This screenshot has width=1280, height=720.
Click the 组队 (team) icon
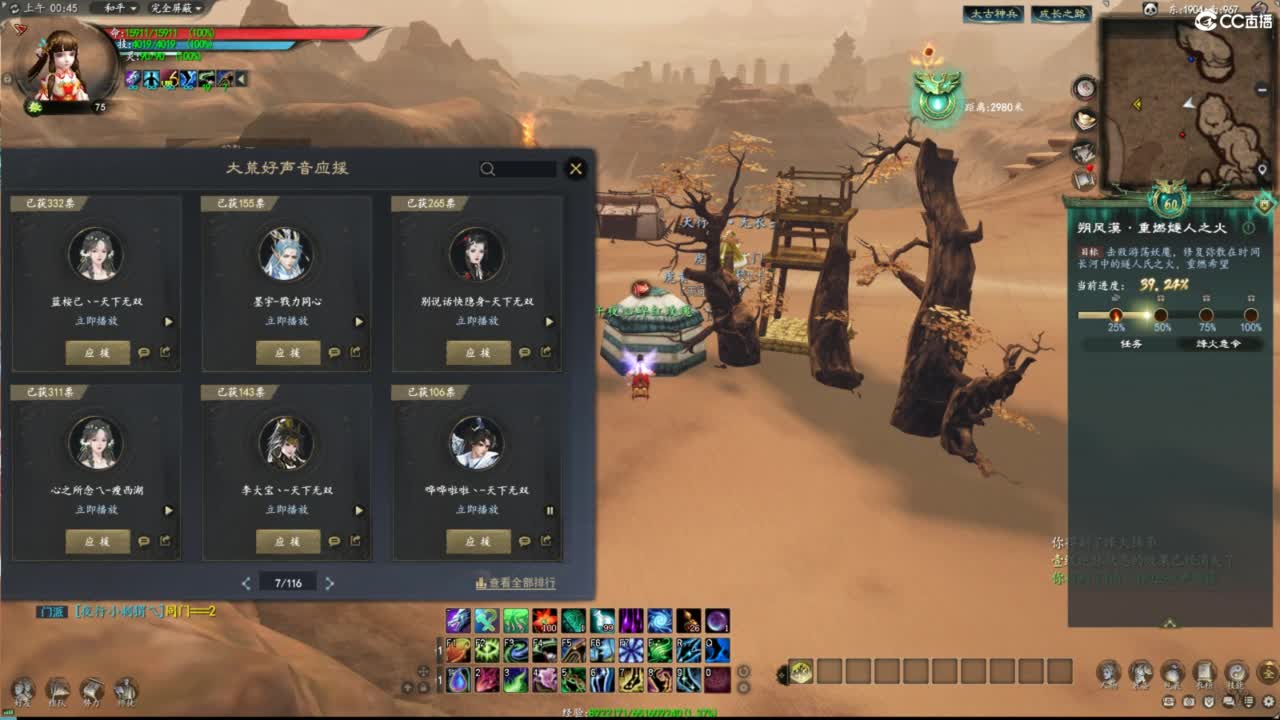point(58,690)
